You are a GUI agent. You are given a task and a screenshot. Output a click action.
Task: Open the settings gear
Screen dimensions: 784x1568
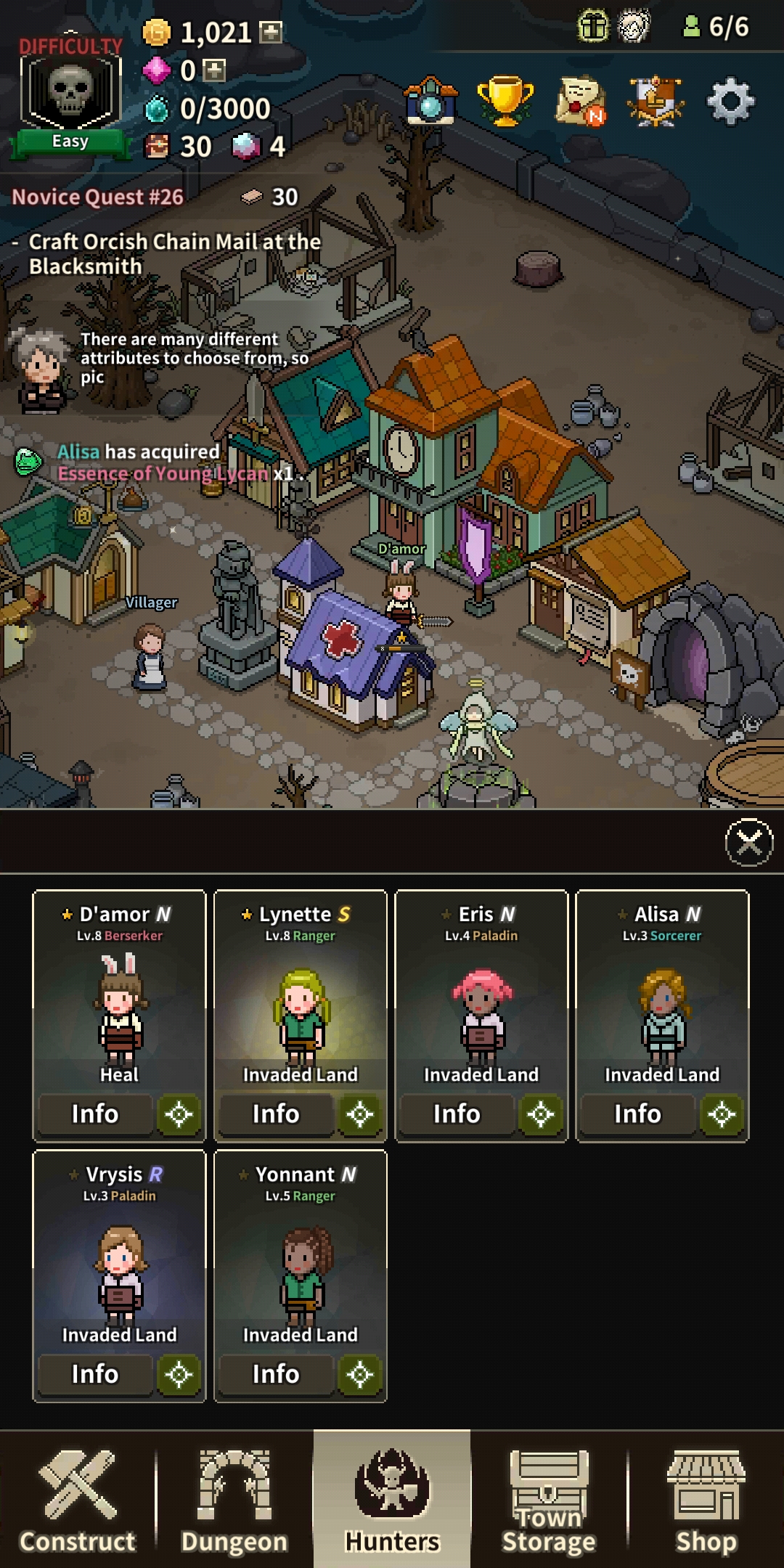click(x=730, y=102)
